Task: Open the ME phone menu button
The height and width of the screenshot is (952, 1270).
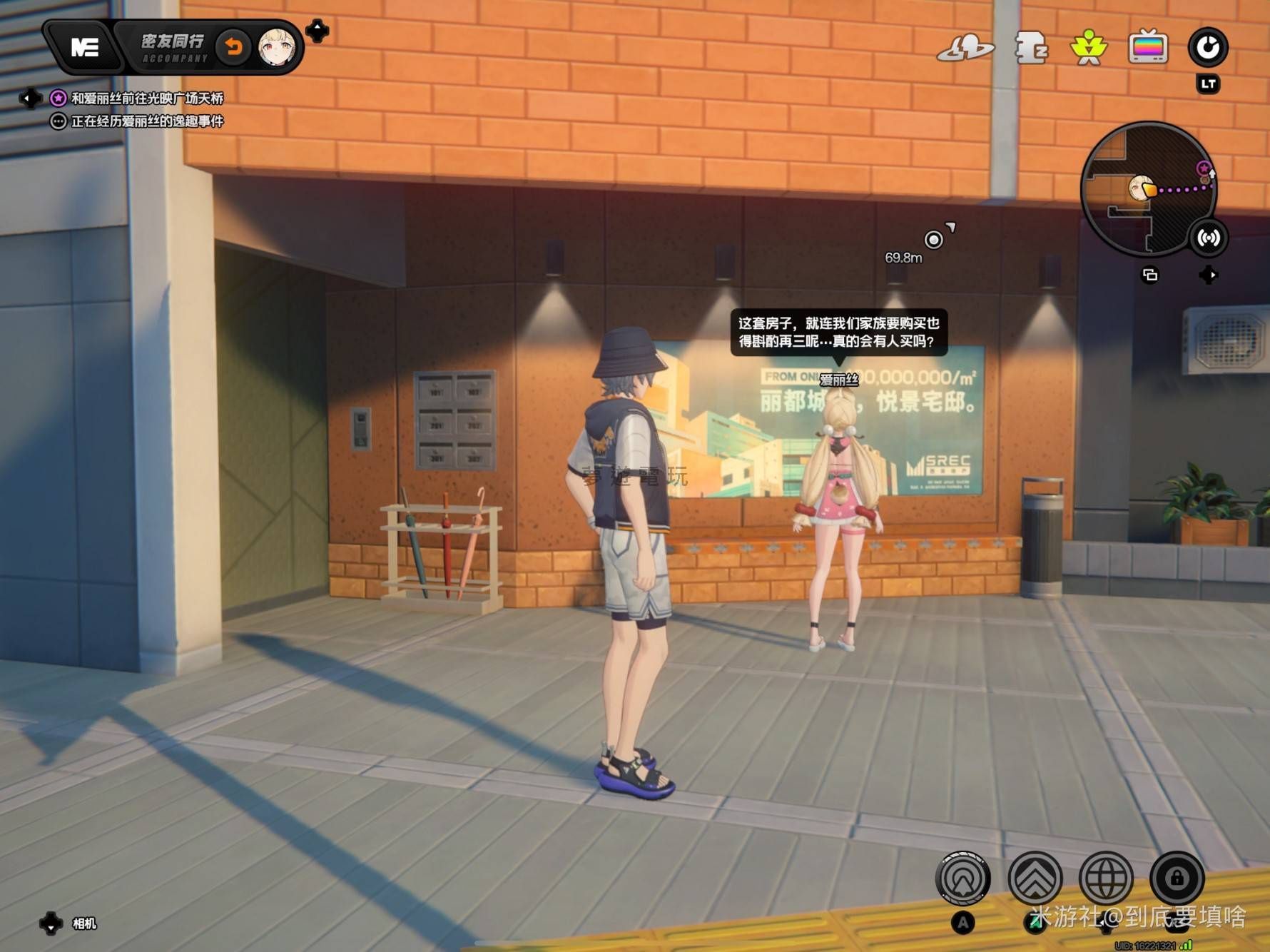Action: point(84,47)
